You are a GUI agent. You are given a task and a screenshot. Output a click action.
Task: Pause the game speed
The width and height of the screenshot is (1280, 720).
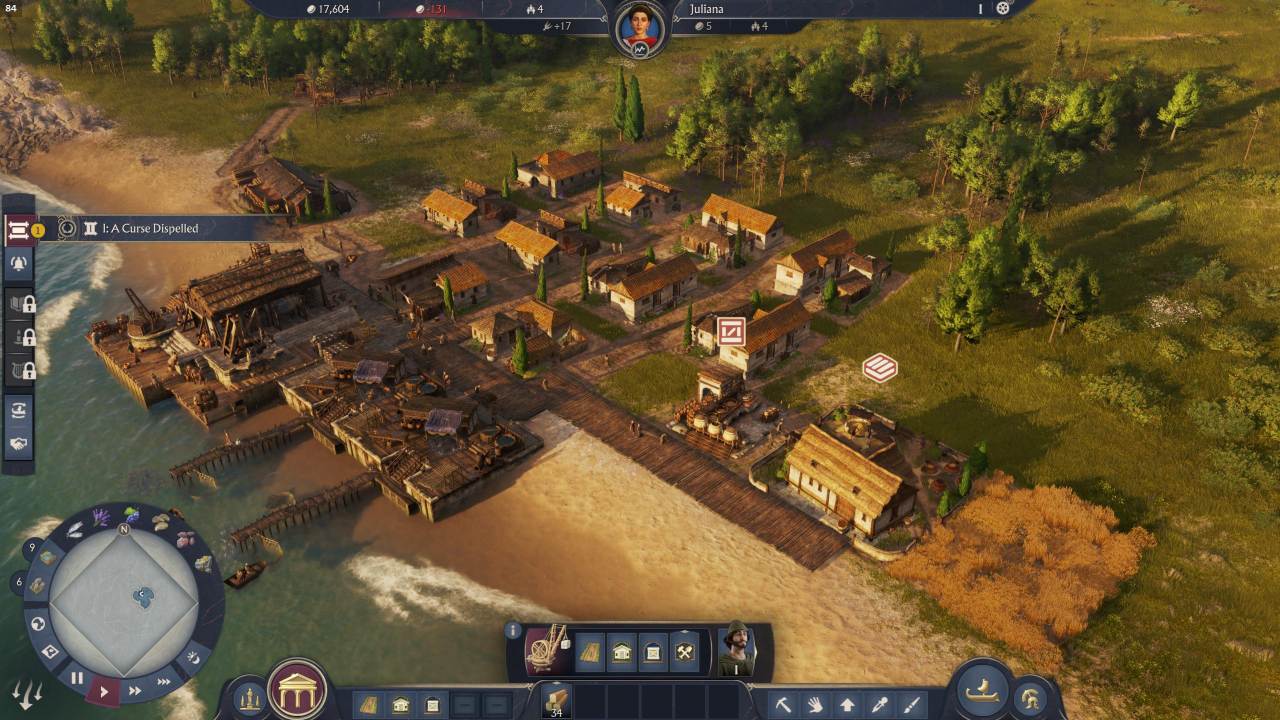77,678
